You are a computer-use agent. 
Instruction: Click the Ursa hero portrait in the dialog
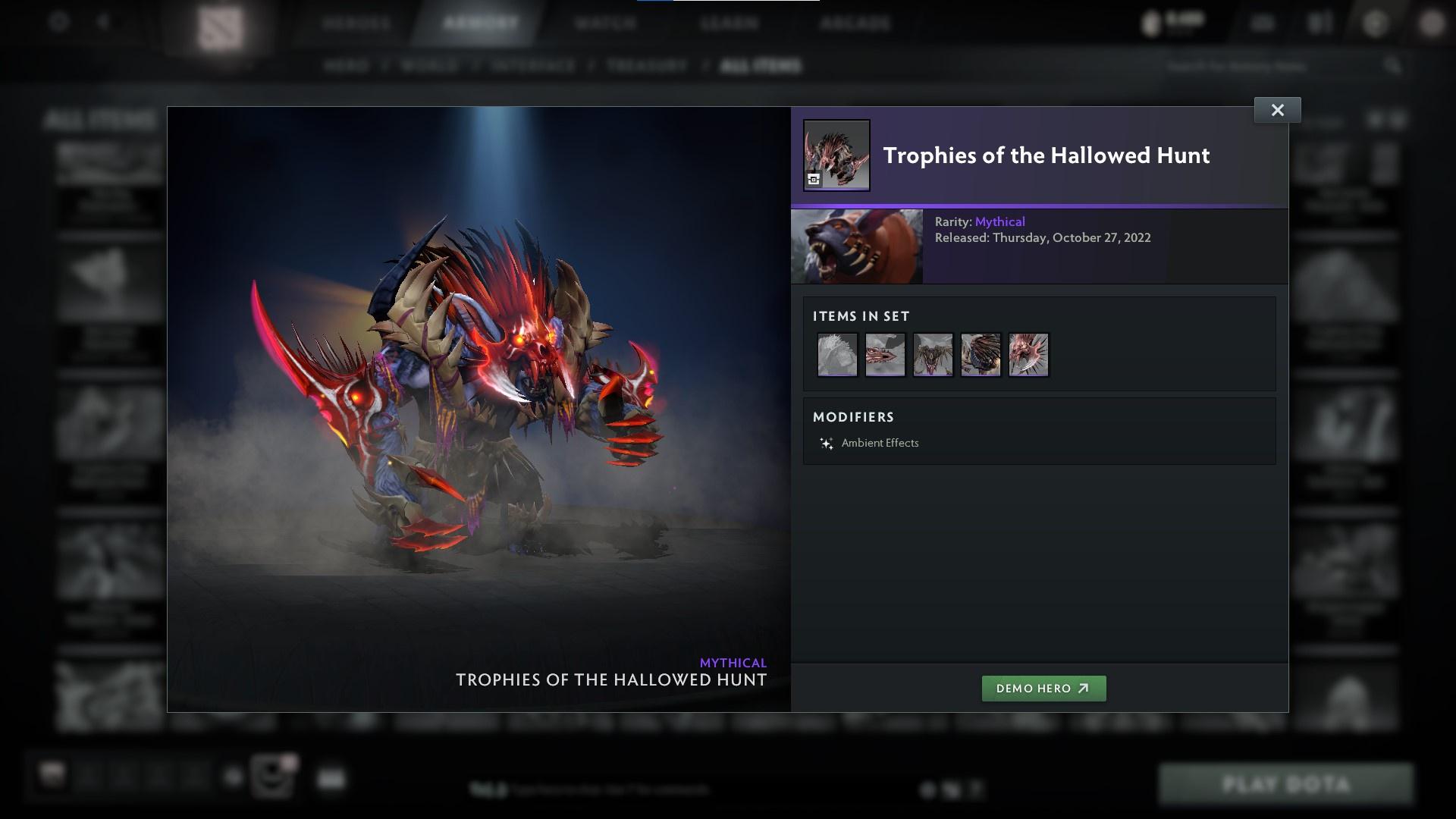[857, 246]
